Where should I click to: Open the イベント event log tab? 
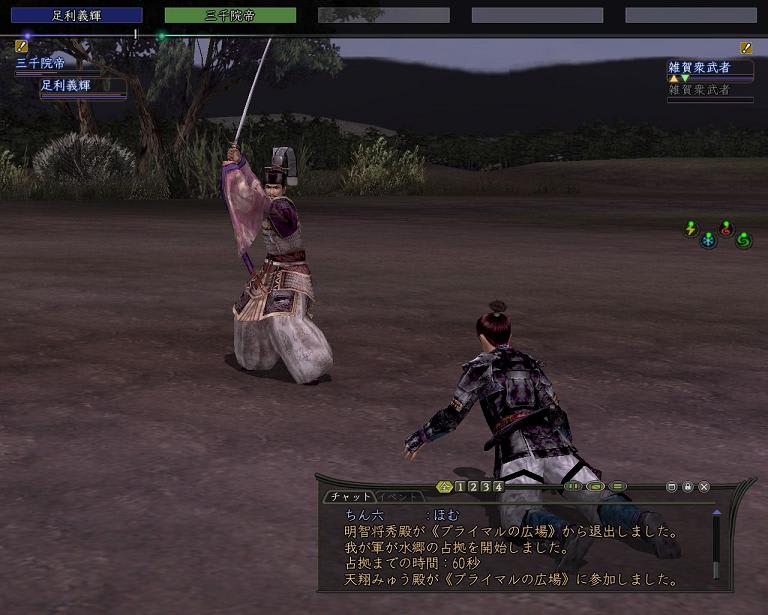(x=399, y=496)
